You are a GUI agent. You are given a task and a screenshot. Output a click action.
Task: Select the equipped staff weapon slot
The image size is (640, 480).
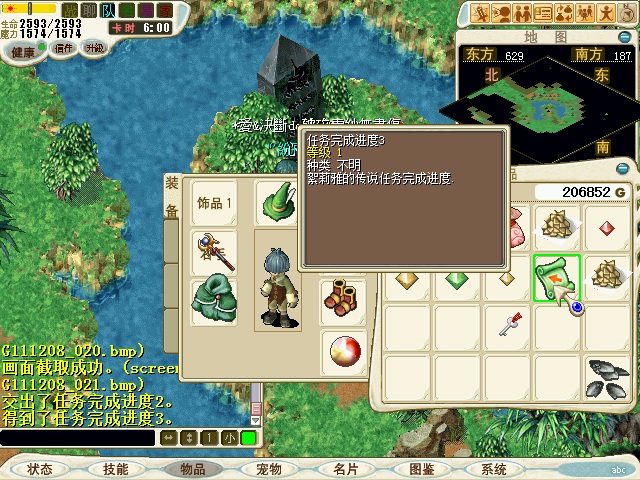[214, 251]
